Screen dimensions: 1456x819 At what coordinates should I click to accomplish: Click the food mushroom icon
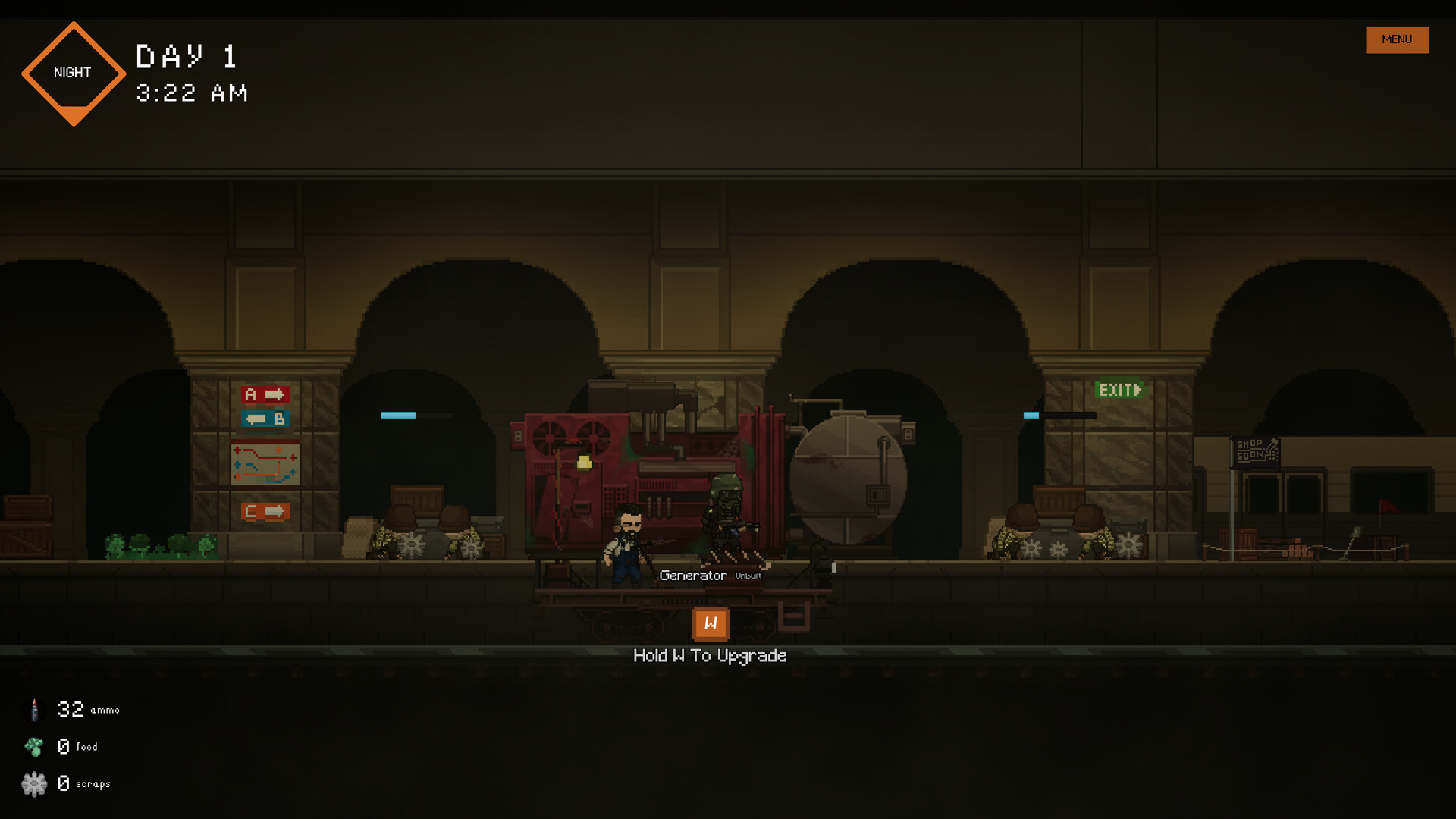33,746
